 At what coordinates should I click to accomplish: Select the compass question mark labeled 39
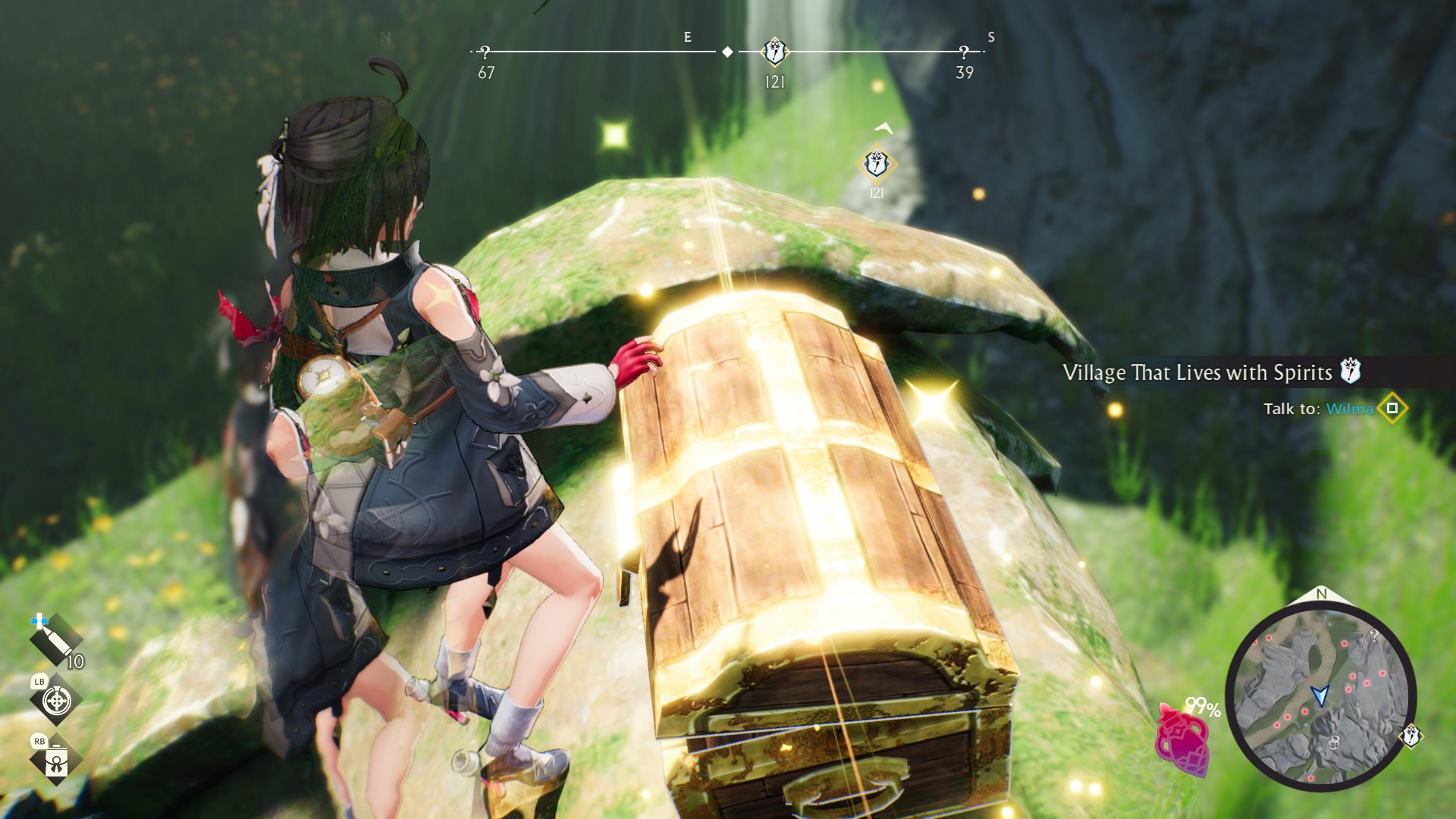coord(964,52)
